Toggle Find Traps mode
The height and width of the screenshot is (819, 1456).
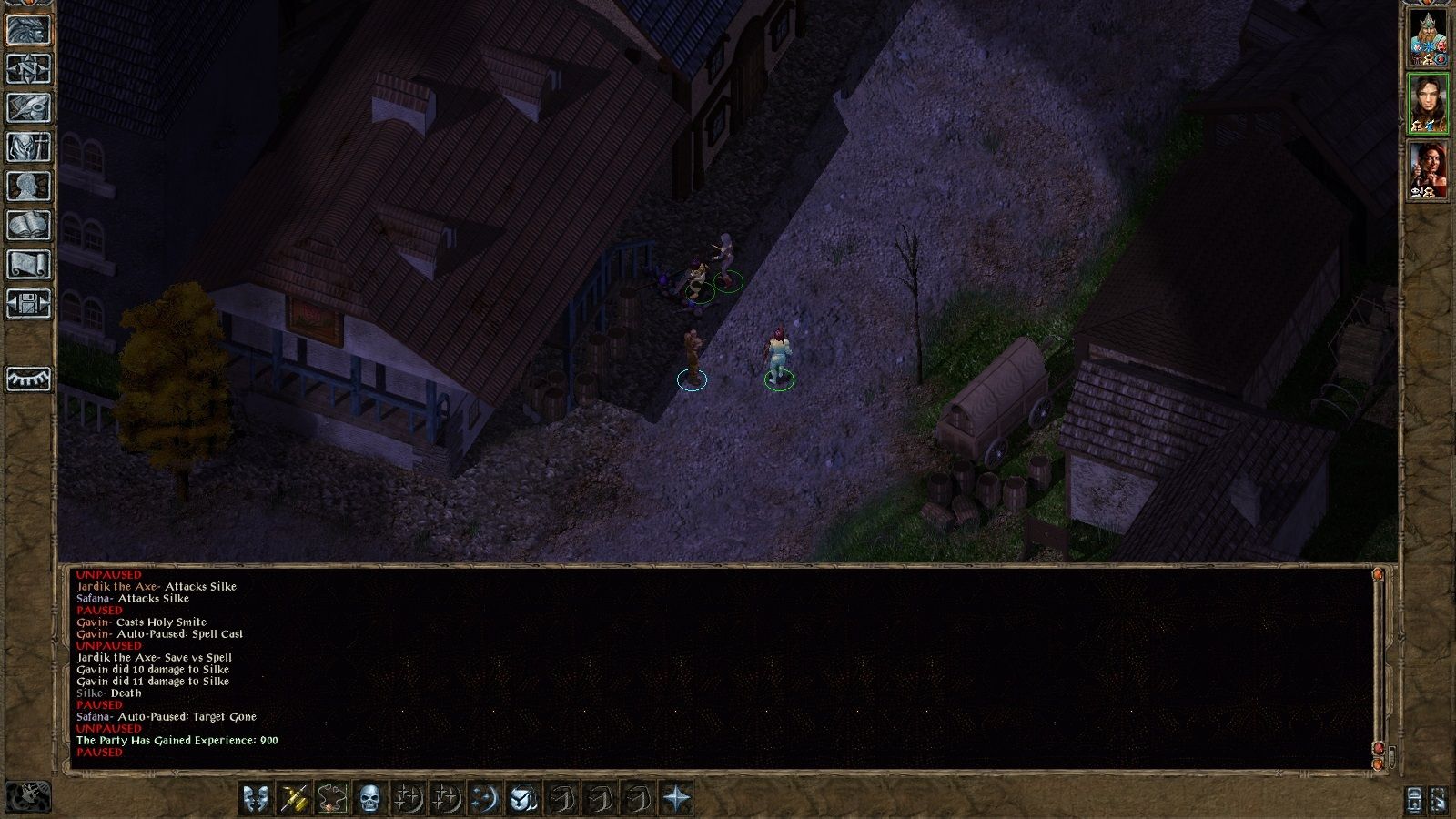click(331, 800)
